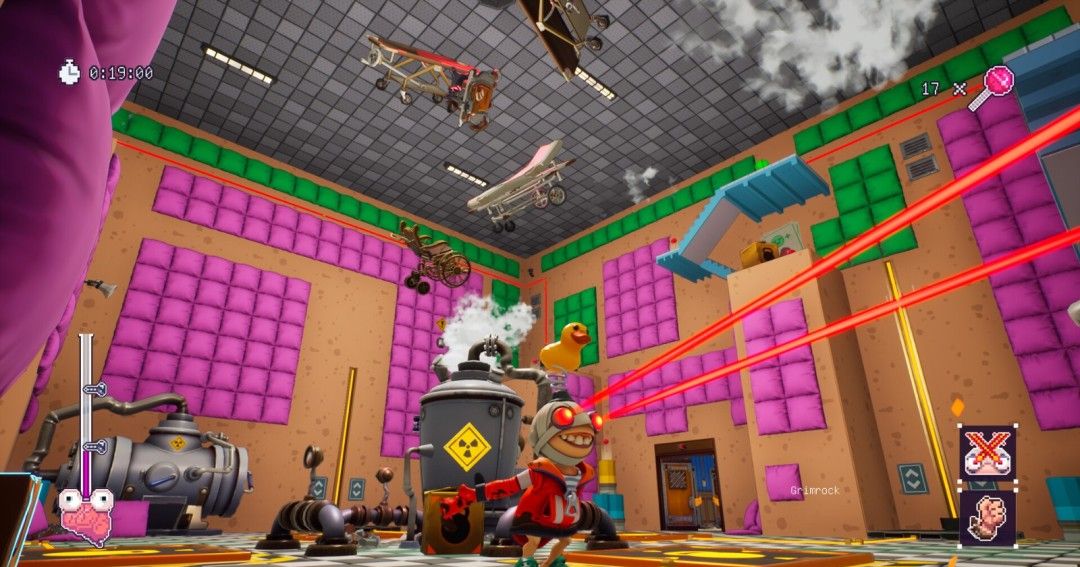Select the crossed-out goggles ability icon
This screenshot has width=1080, height=567.
click(988, 453)
